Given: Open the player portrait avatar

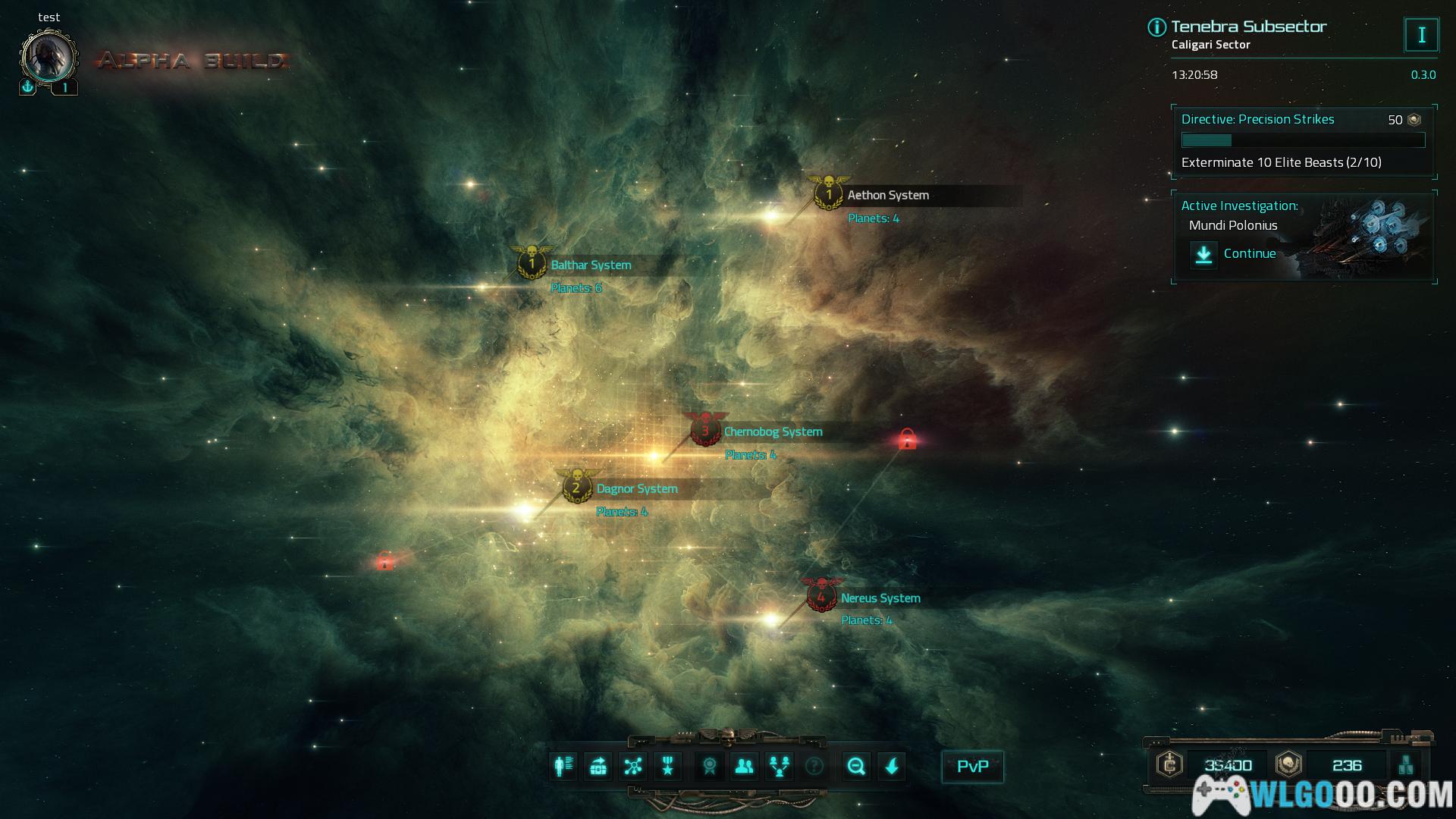Looking at the screenshot, I should pos(49,58).
